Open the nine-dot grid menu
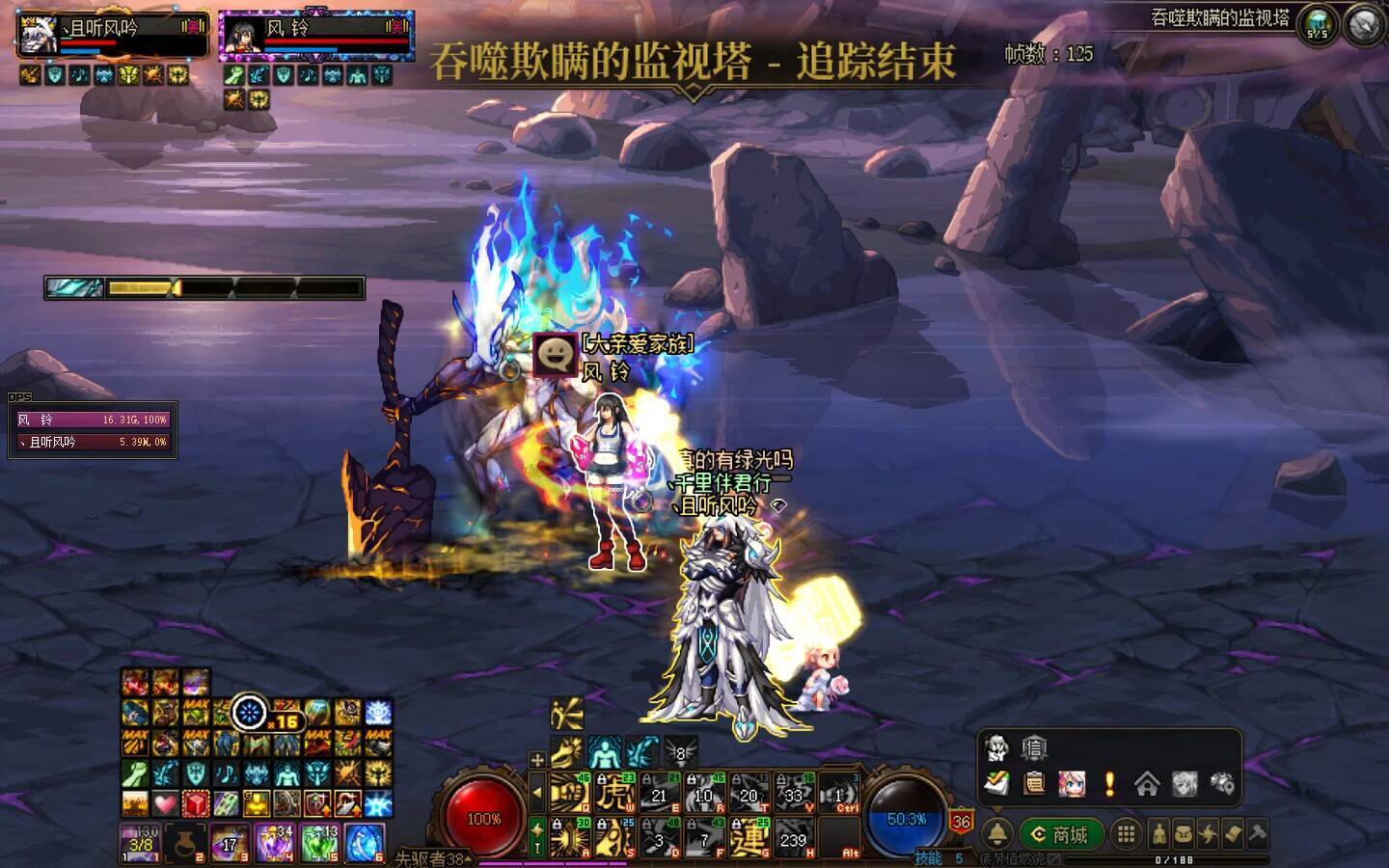This screenshot has height=868, width=1389. coord(1126,834)
